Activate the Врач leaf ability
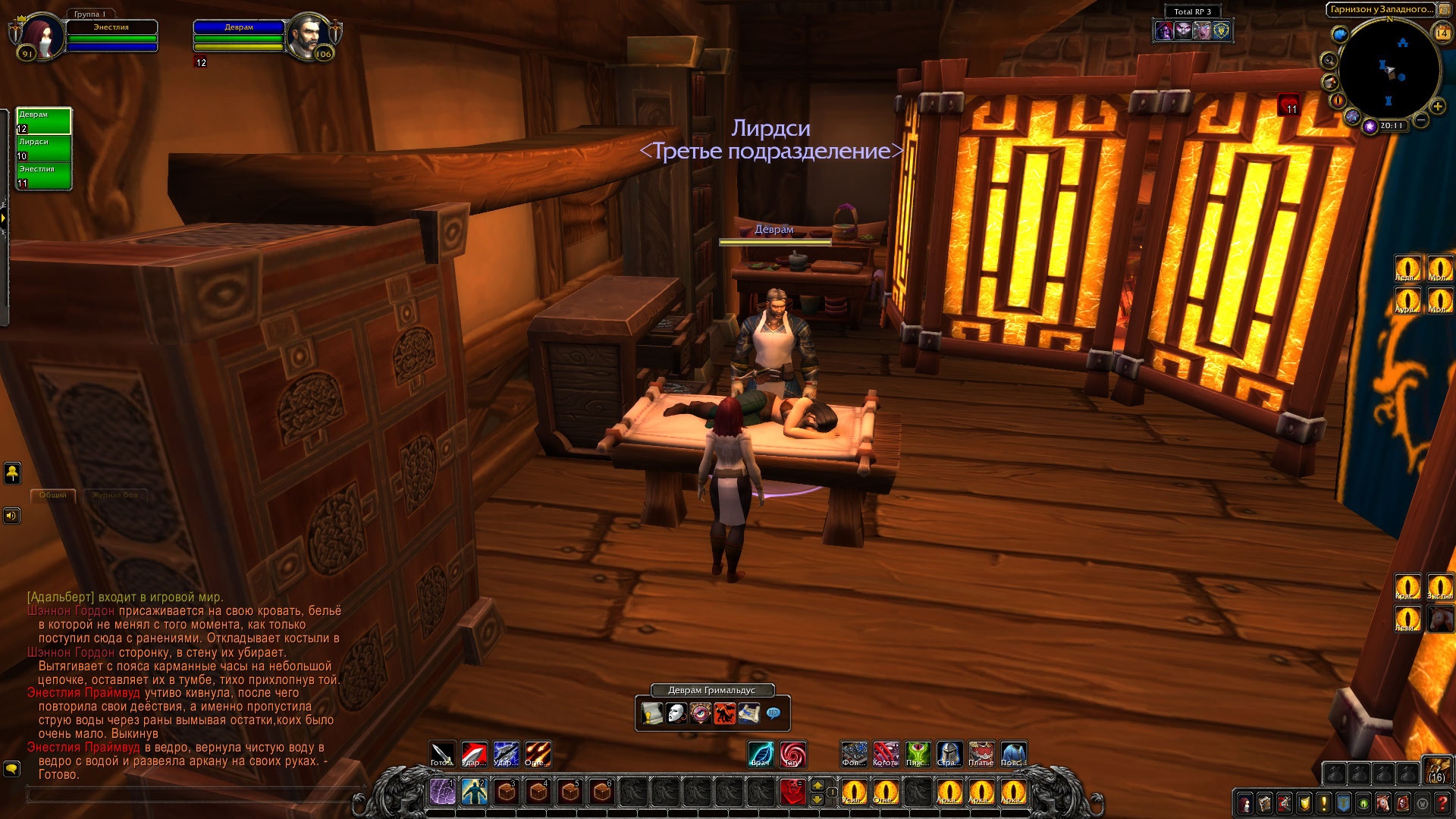1456x819 pixels. tap(761, 754)
